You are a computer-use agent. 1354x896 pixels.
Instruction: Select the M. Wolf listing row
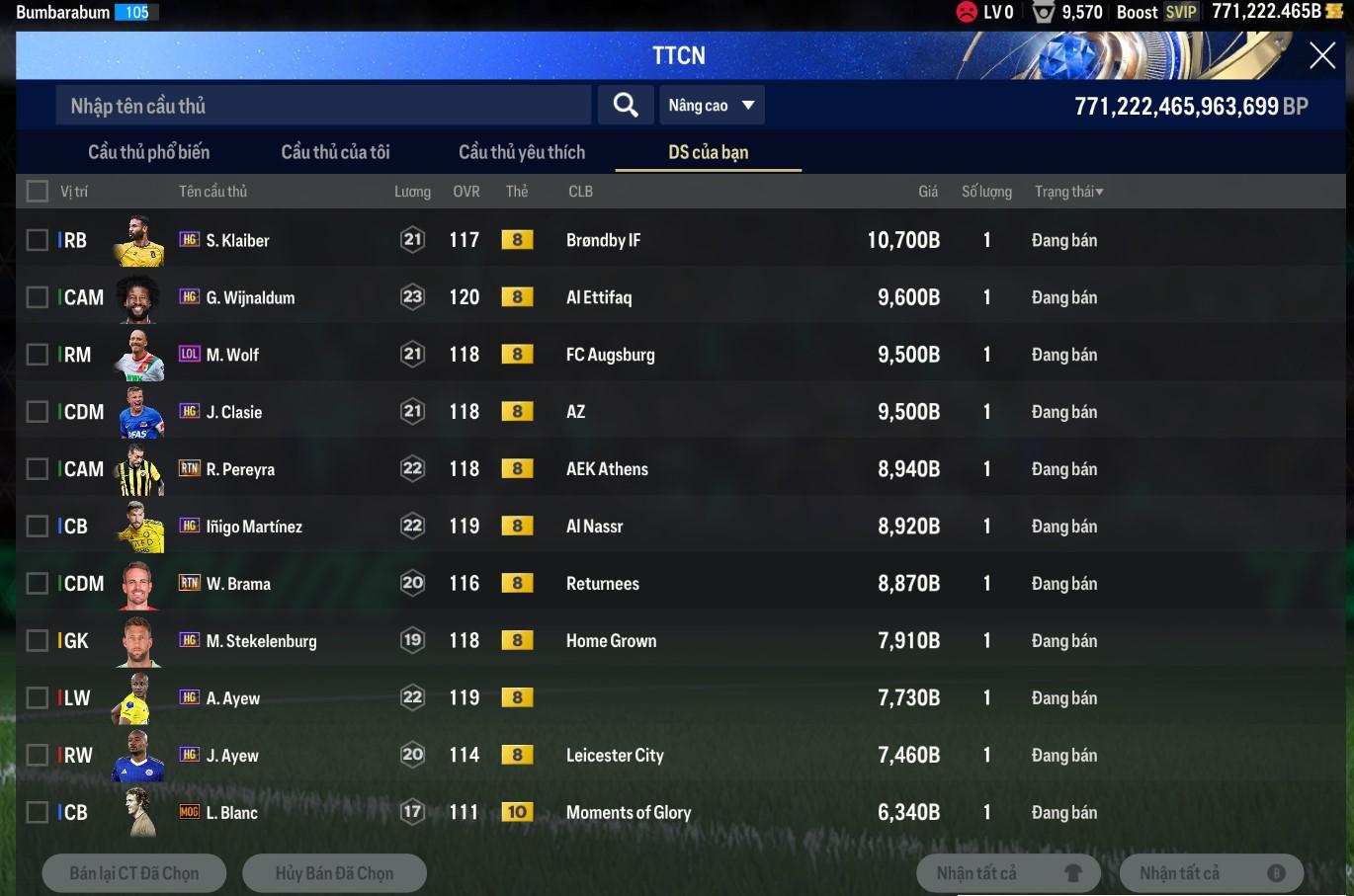click(x=593, y=355)
